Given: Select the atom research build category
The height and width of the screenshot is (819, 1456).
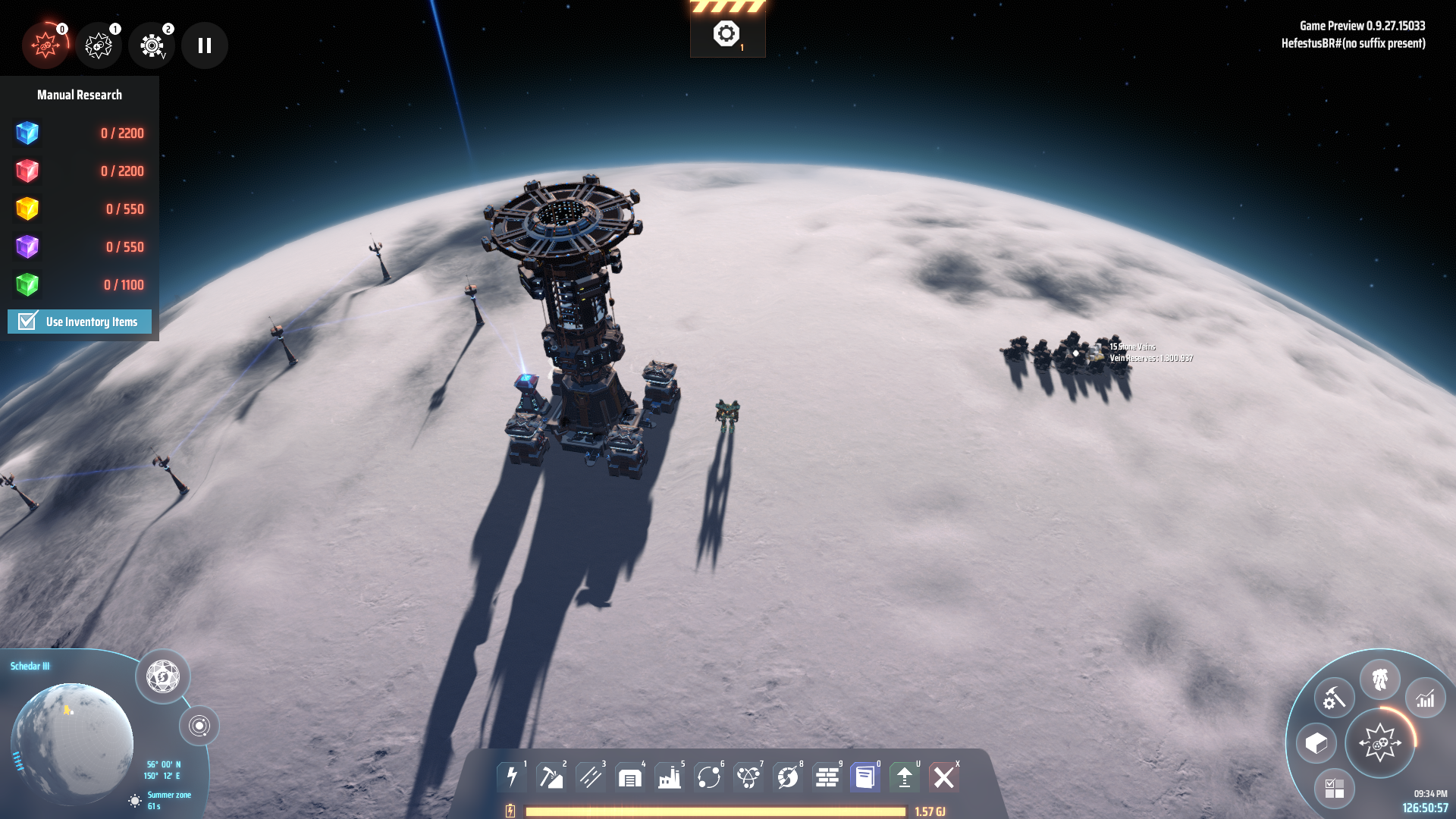Looking at the screenshot, I should click(x=748, y=777).
